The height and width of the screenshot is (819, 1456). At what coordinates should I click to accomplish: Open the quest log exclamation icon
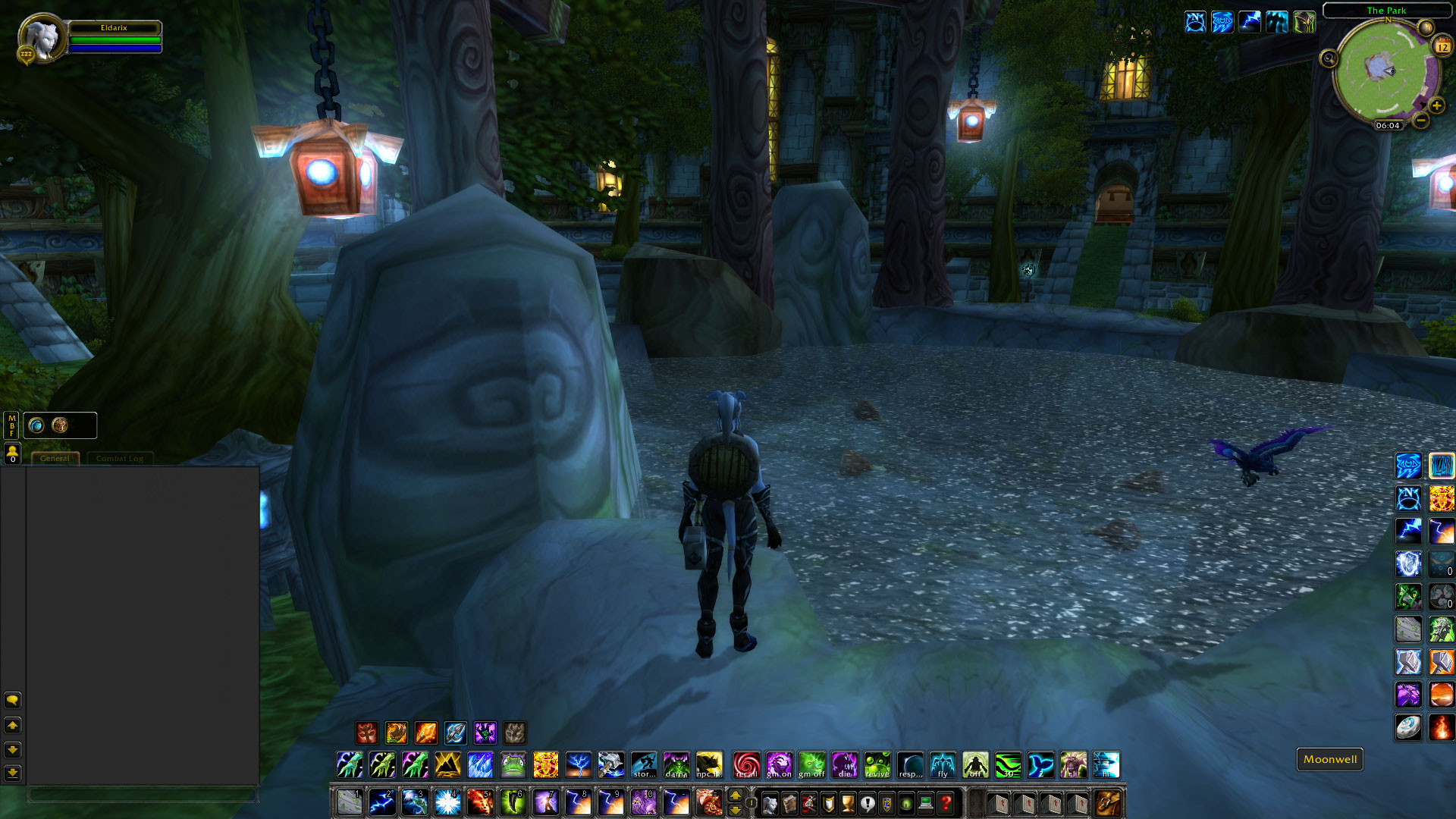868,802
